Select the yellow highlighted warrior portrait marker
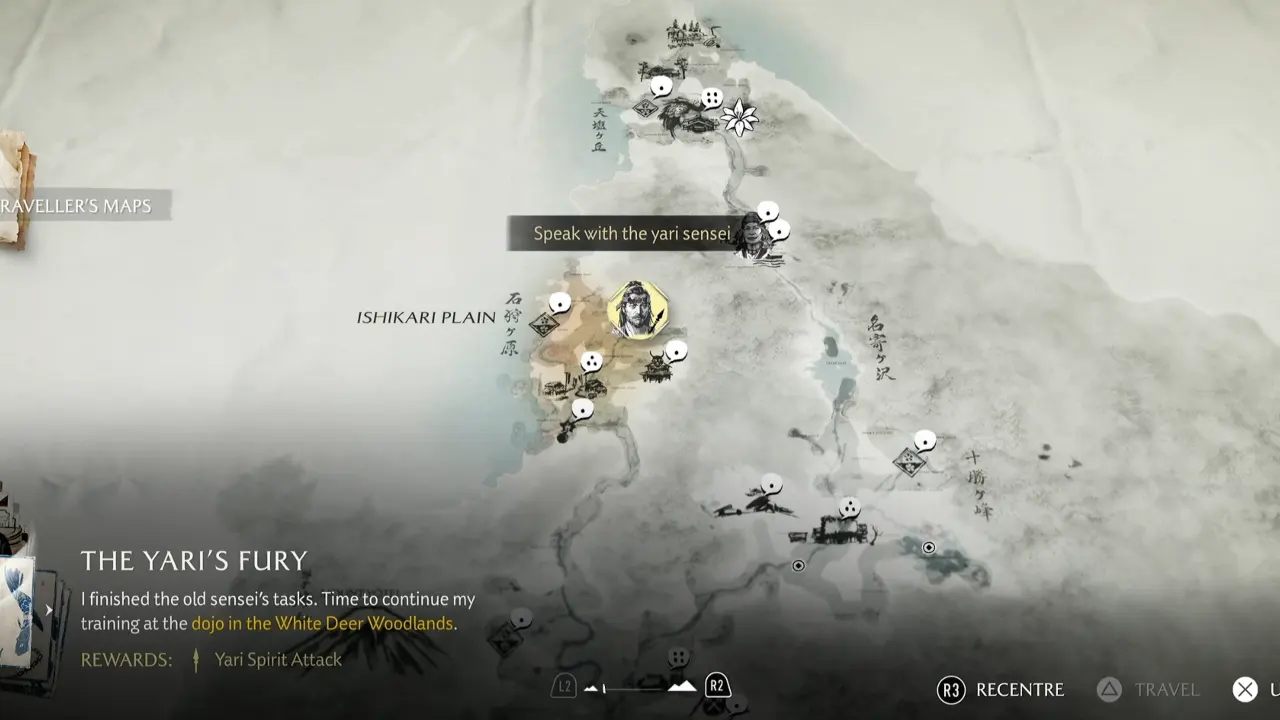This screenshot has height=720, width=1280. point(637,309)
